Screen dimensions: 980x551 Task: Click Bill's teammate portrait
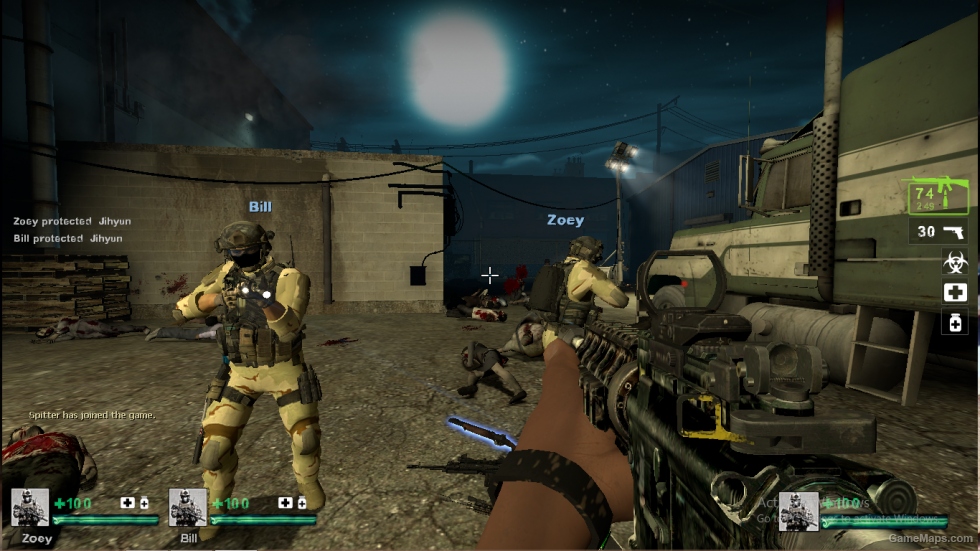click(188, 507)
